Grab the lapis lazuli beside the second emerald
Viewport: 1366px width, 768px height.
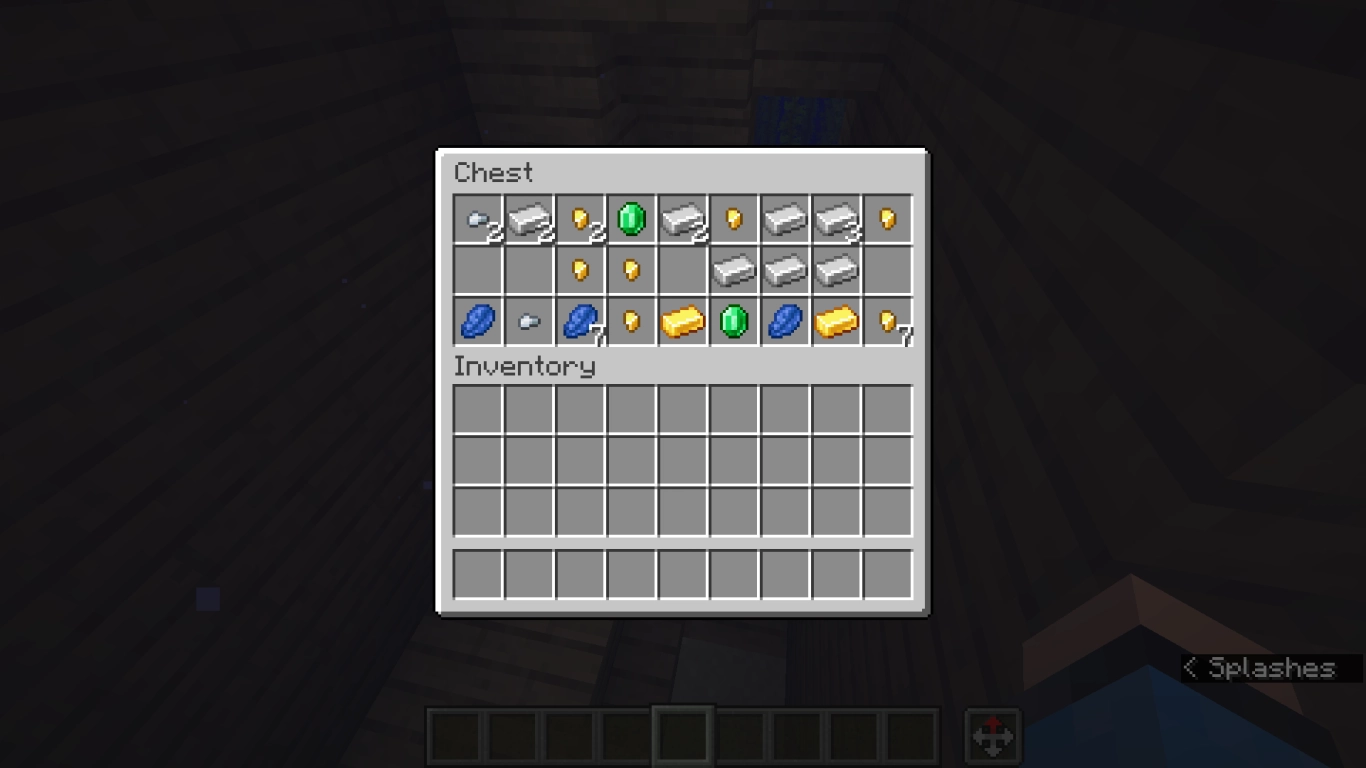click(786, 320)
